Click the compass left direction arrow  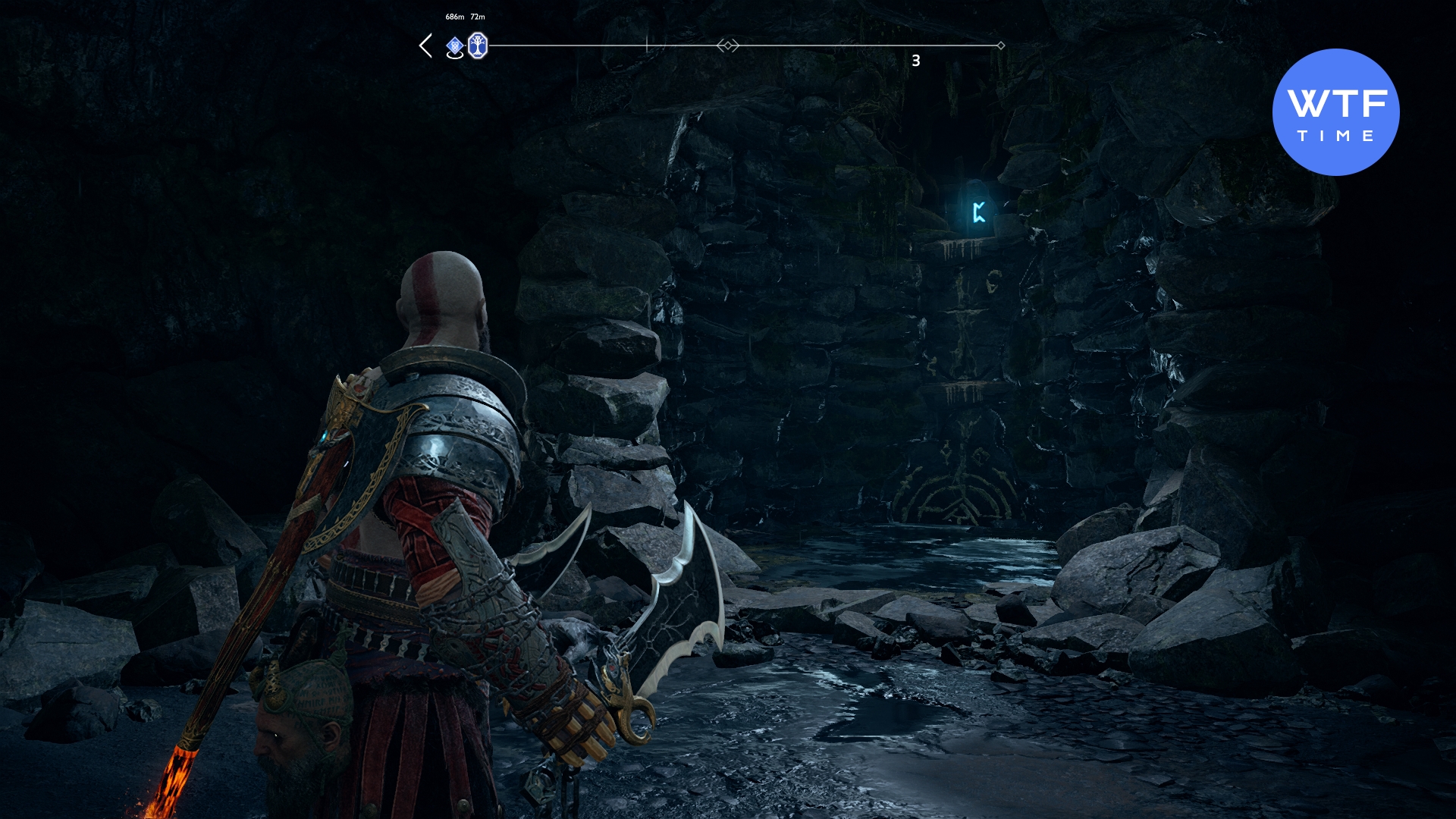pyautogui.click(x=426, y=45)
